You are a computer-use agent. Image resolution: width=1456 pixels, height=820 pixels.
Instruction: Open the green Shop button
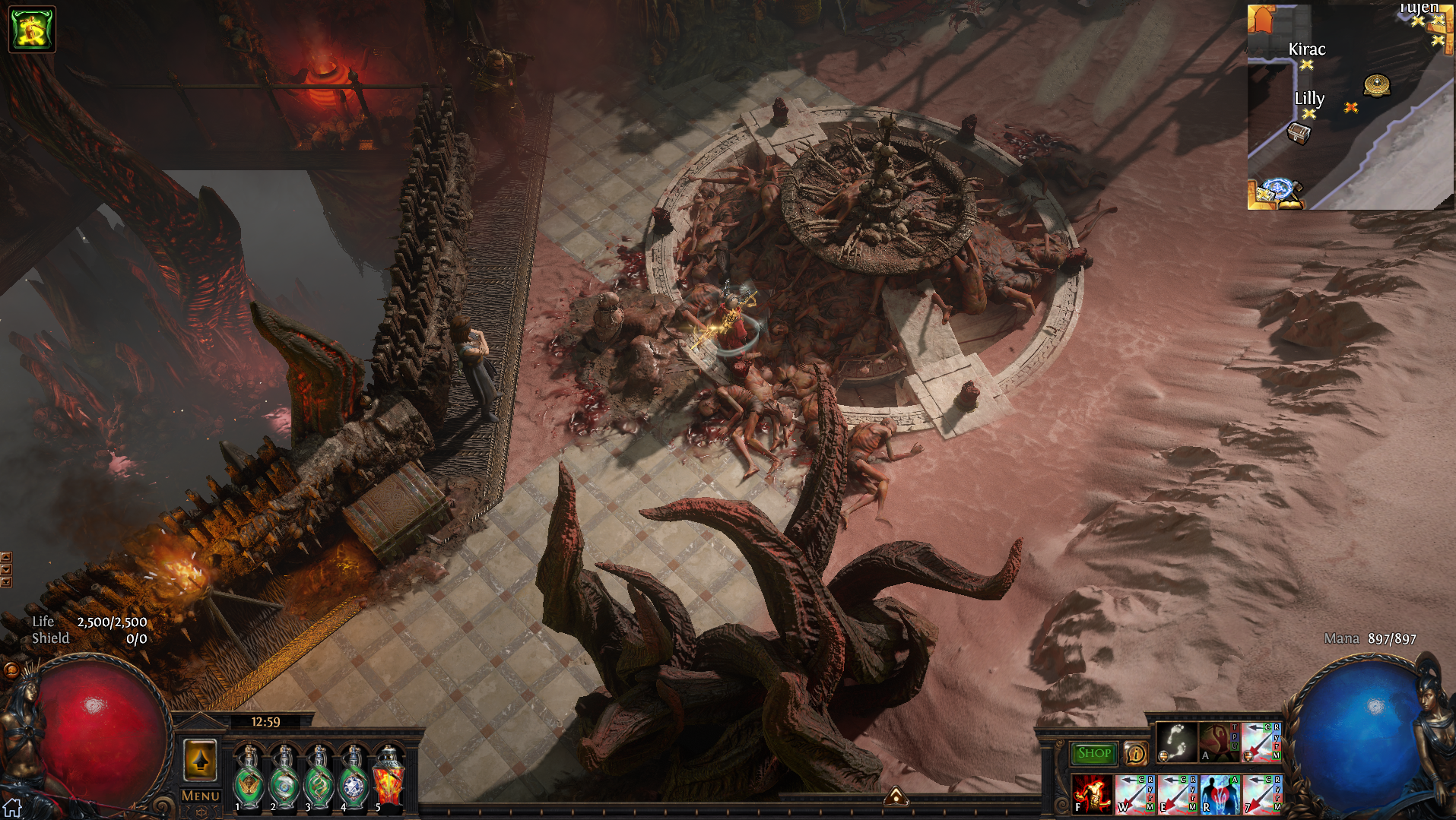(1093, 753)
